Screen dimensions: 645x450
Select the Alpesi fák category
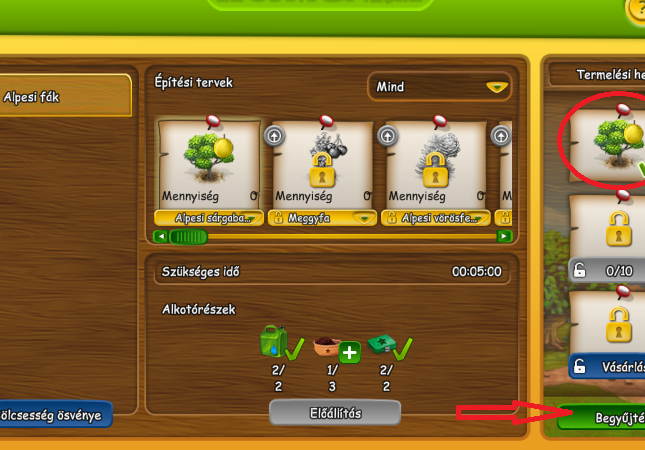65,96
